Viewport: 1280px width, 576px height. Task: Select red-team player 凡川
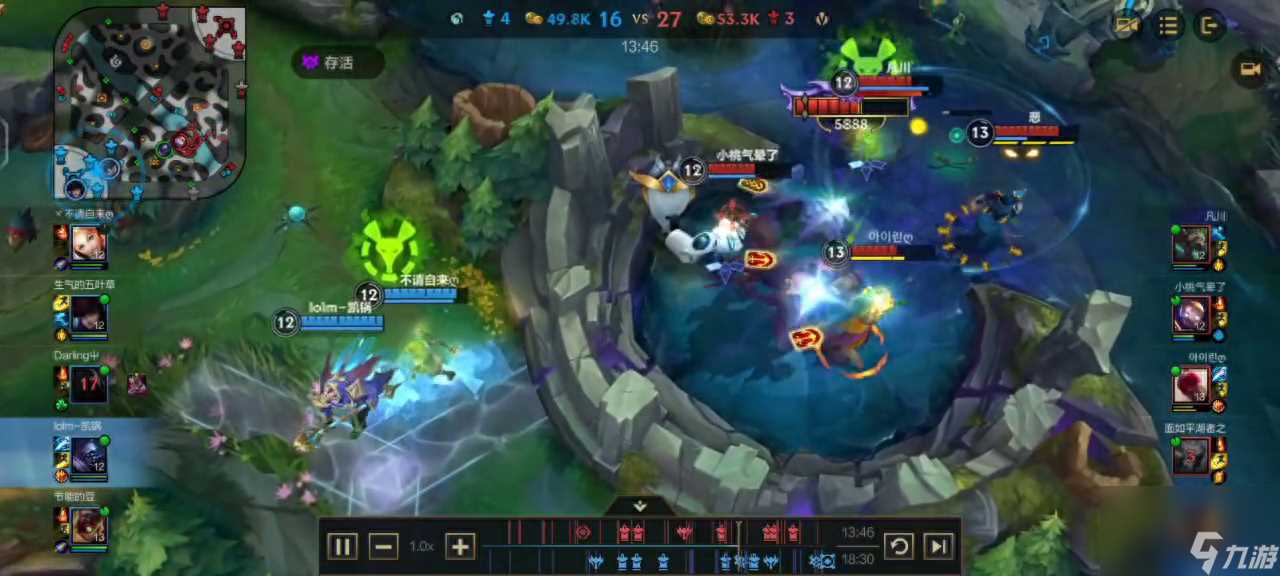(x=1192, y=244)
